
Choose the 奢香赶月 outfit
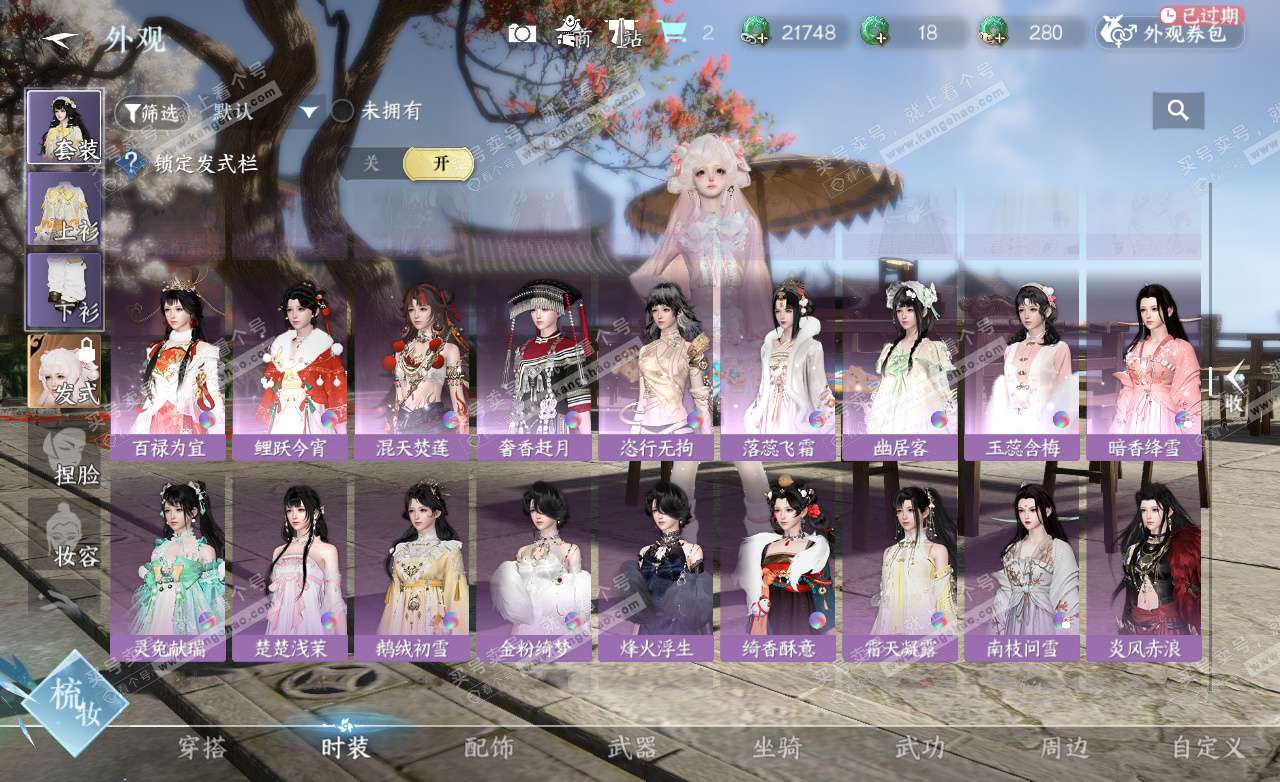(x=534, y=370)
